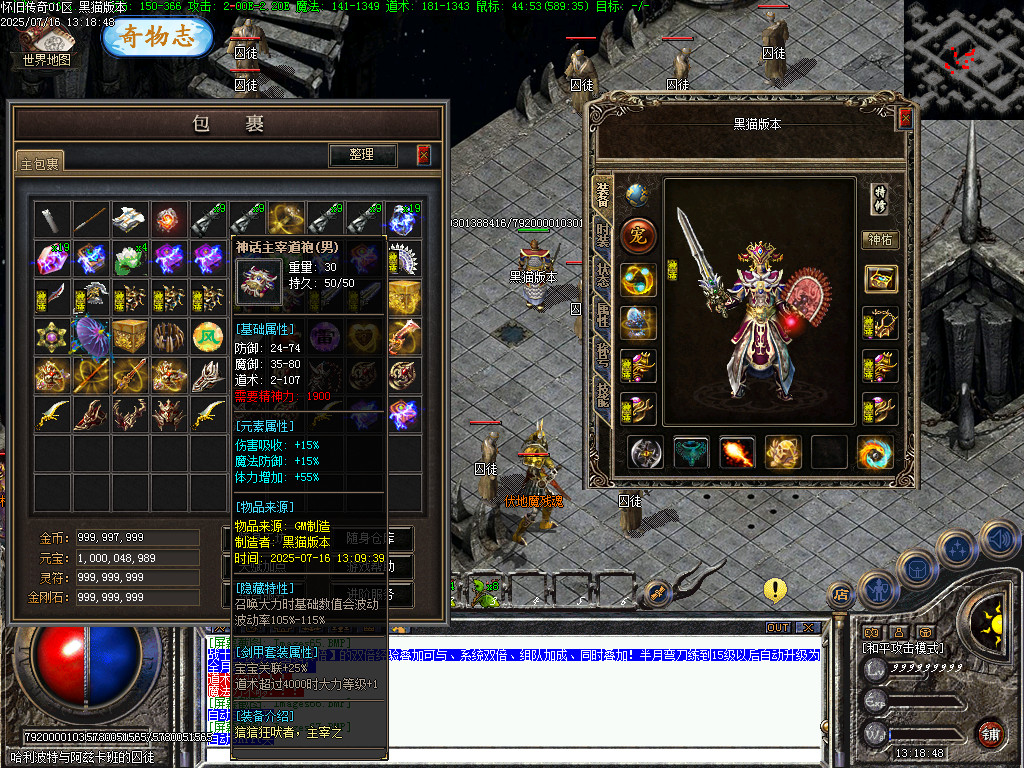Click the 整理 sort button in bag
Screen dimensions: 1024x768
[362, 155]
